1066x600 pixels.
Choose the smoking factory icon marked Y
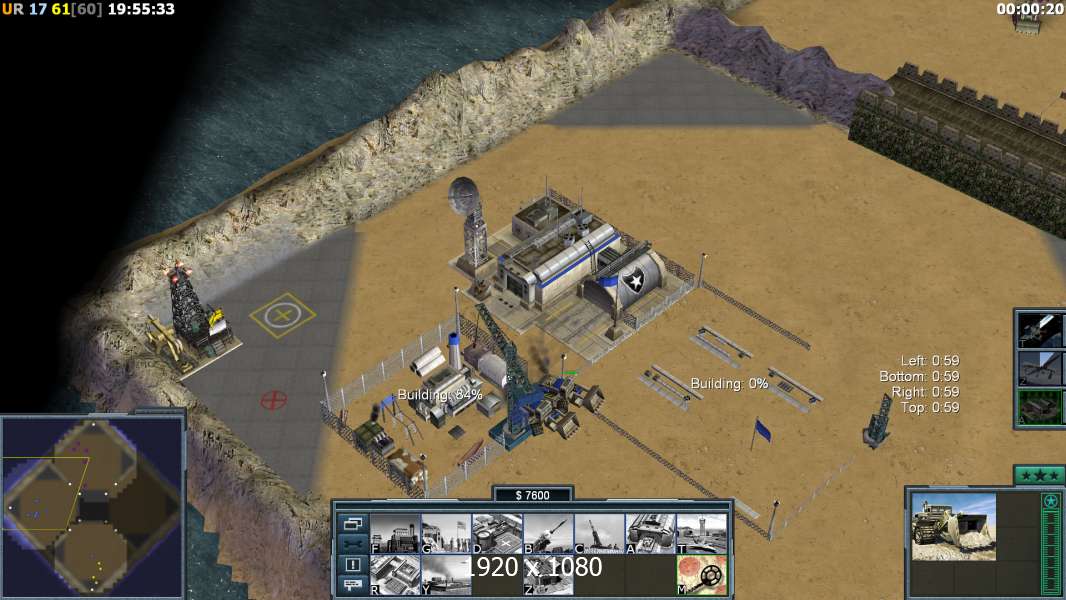[x=446, y=575]
